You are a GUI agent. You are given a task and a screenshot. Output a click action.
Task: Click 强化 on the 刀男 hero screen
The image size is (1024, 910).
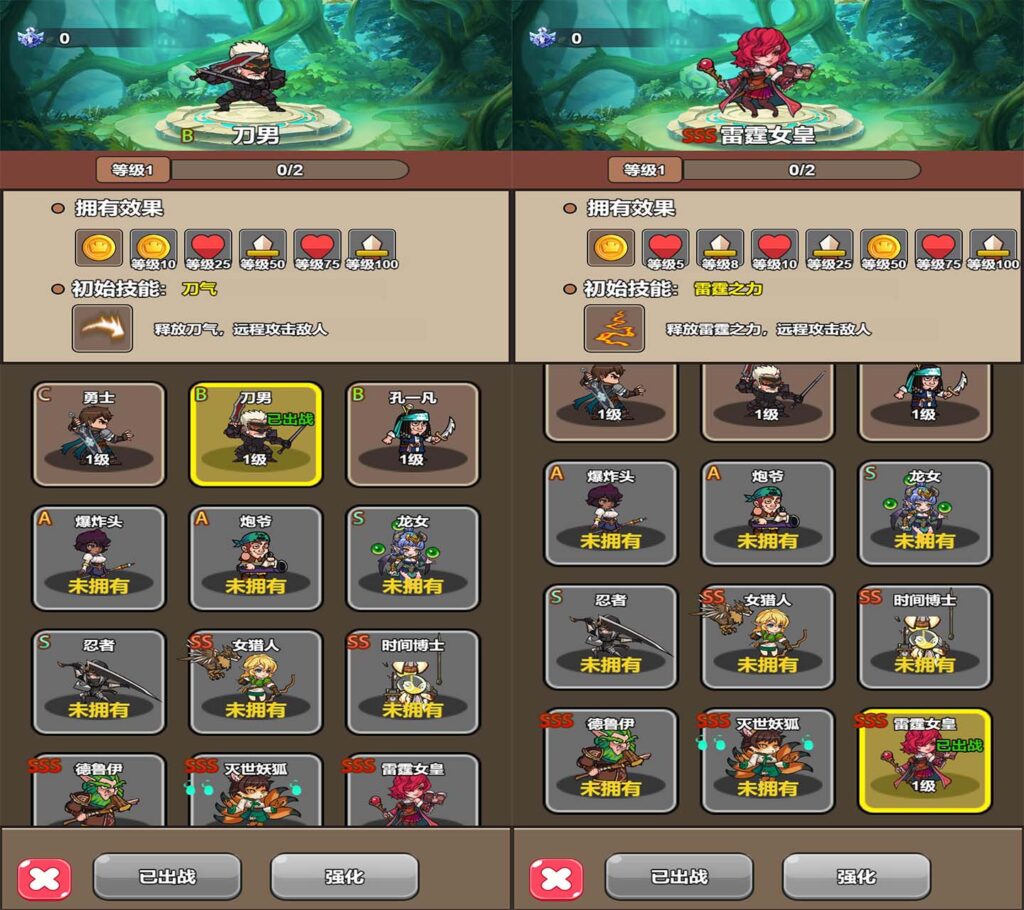click(x=344, y=877)
